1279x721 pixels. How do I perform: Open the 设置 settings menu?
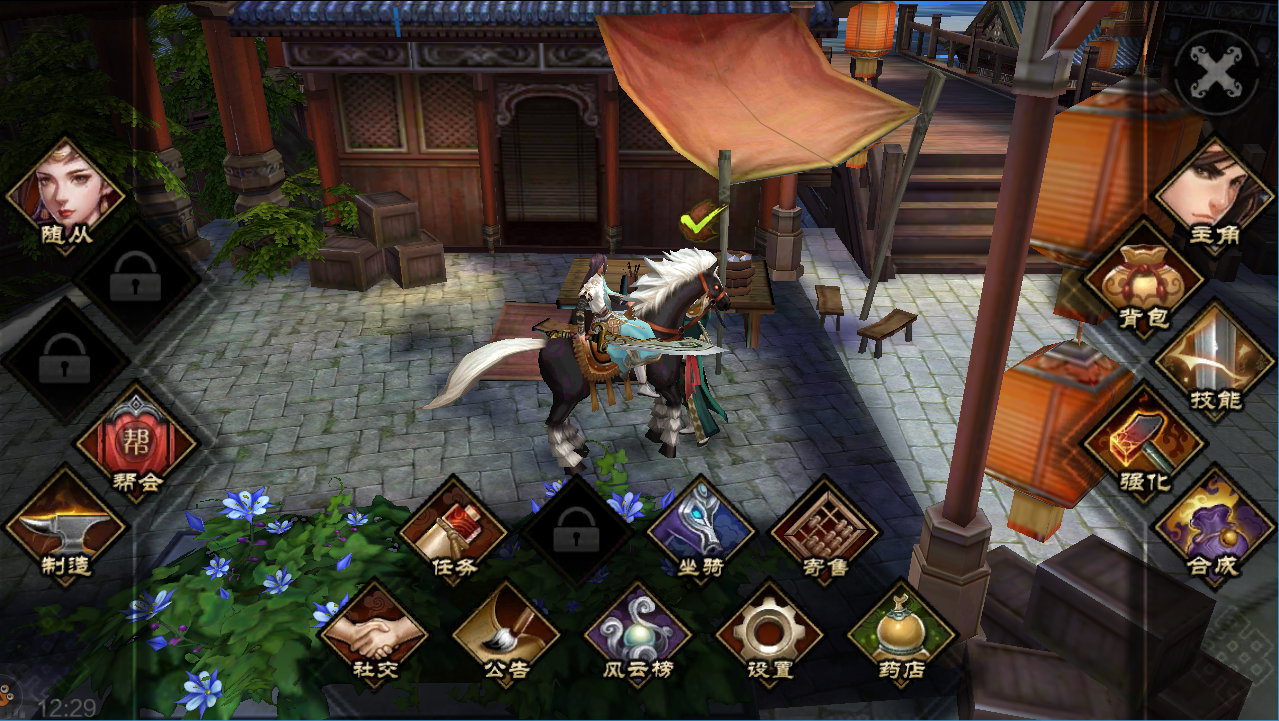(x=769, y=633)
